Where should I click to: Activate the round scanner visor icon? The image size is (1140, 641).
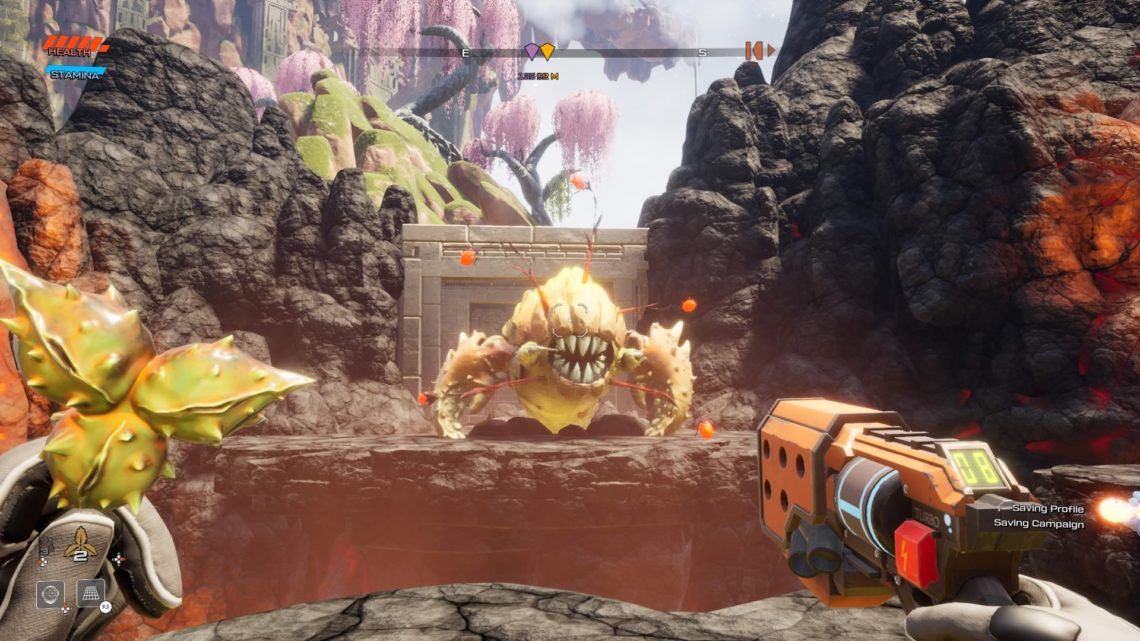(50, 594)
